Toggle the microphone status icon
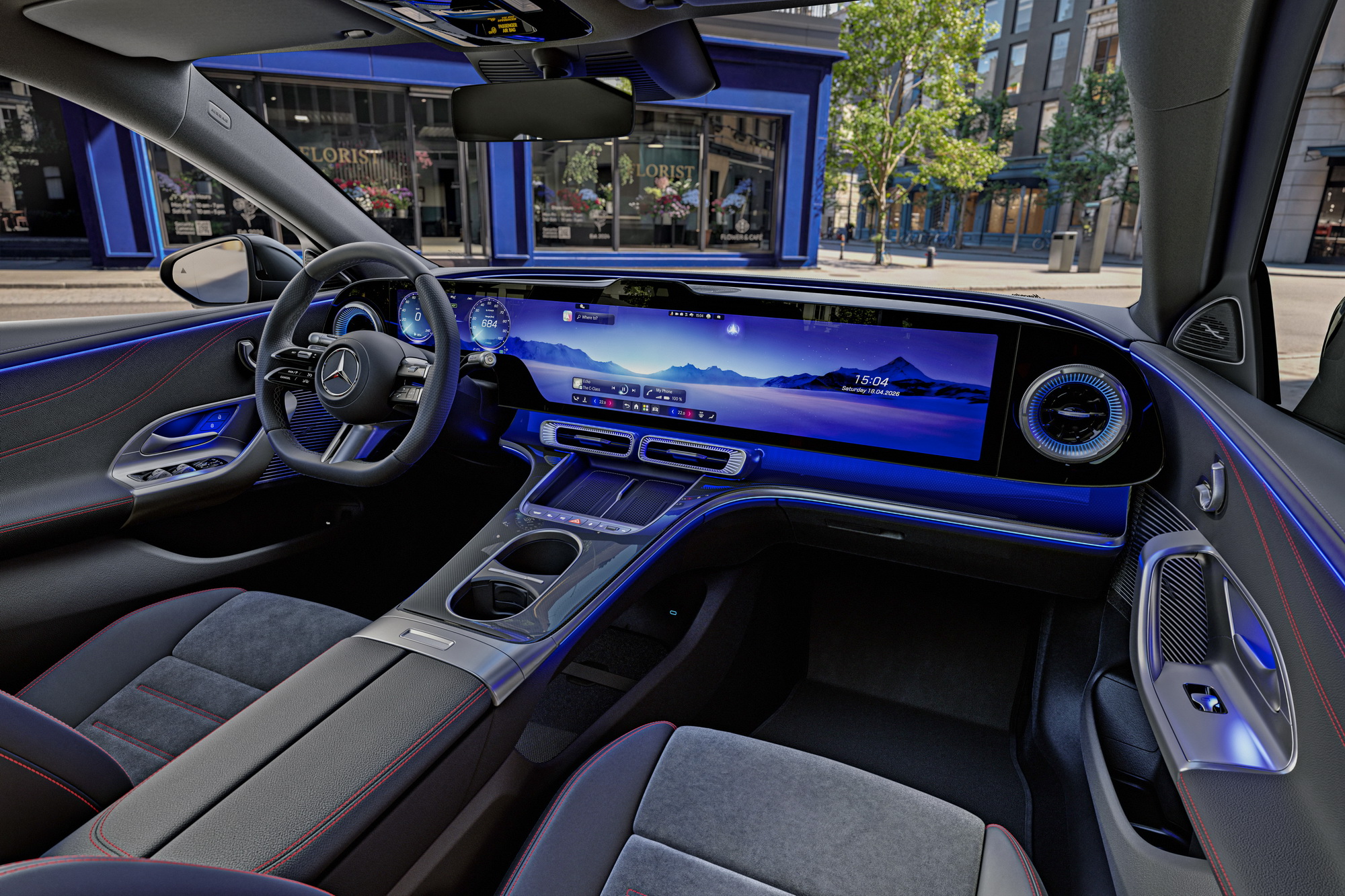1345x896 pixels. point(672,314)
